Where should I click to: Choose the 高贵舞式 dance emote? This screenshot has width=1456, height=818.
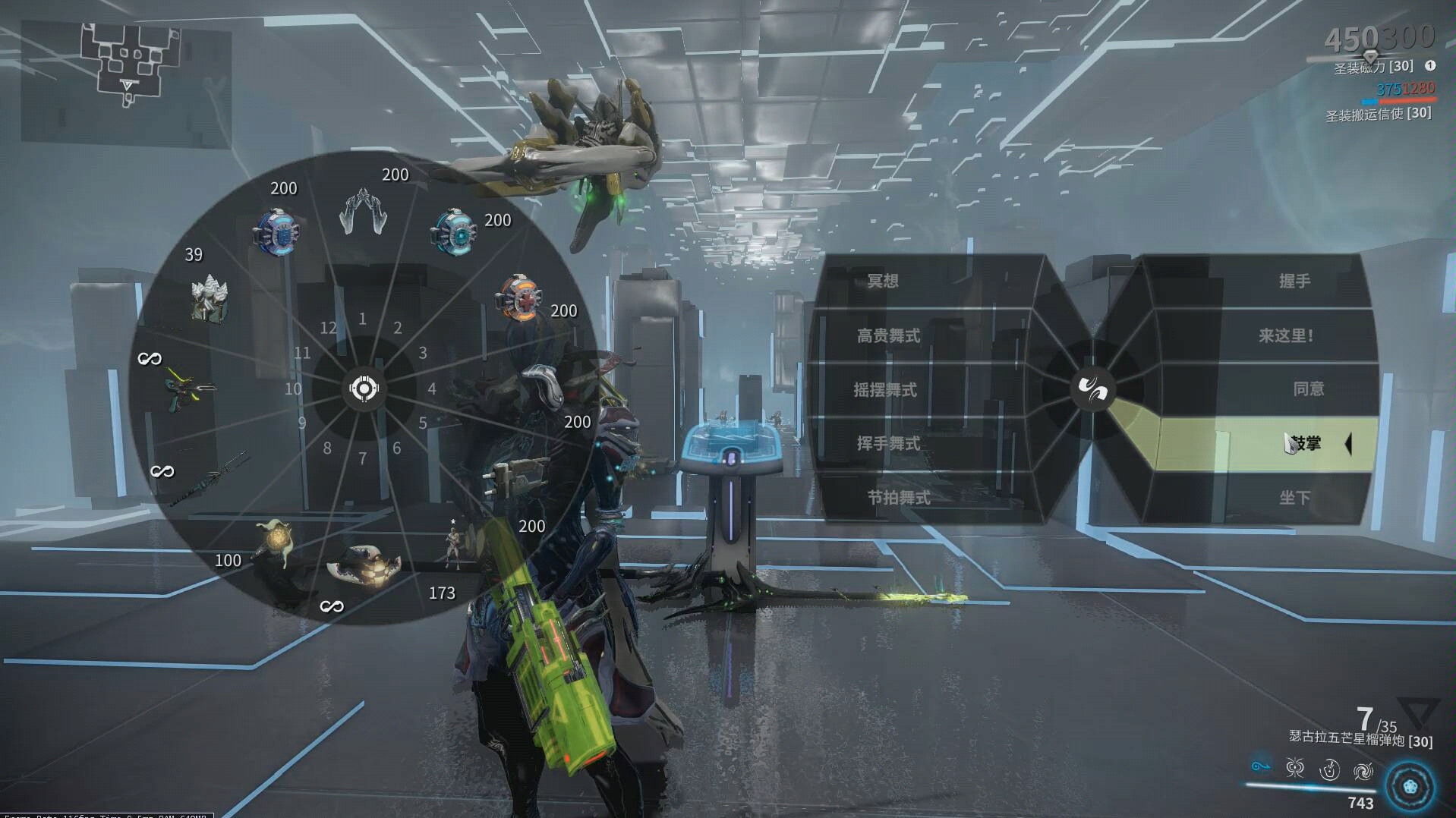coord(888,335)
